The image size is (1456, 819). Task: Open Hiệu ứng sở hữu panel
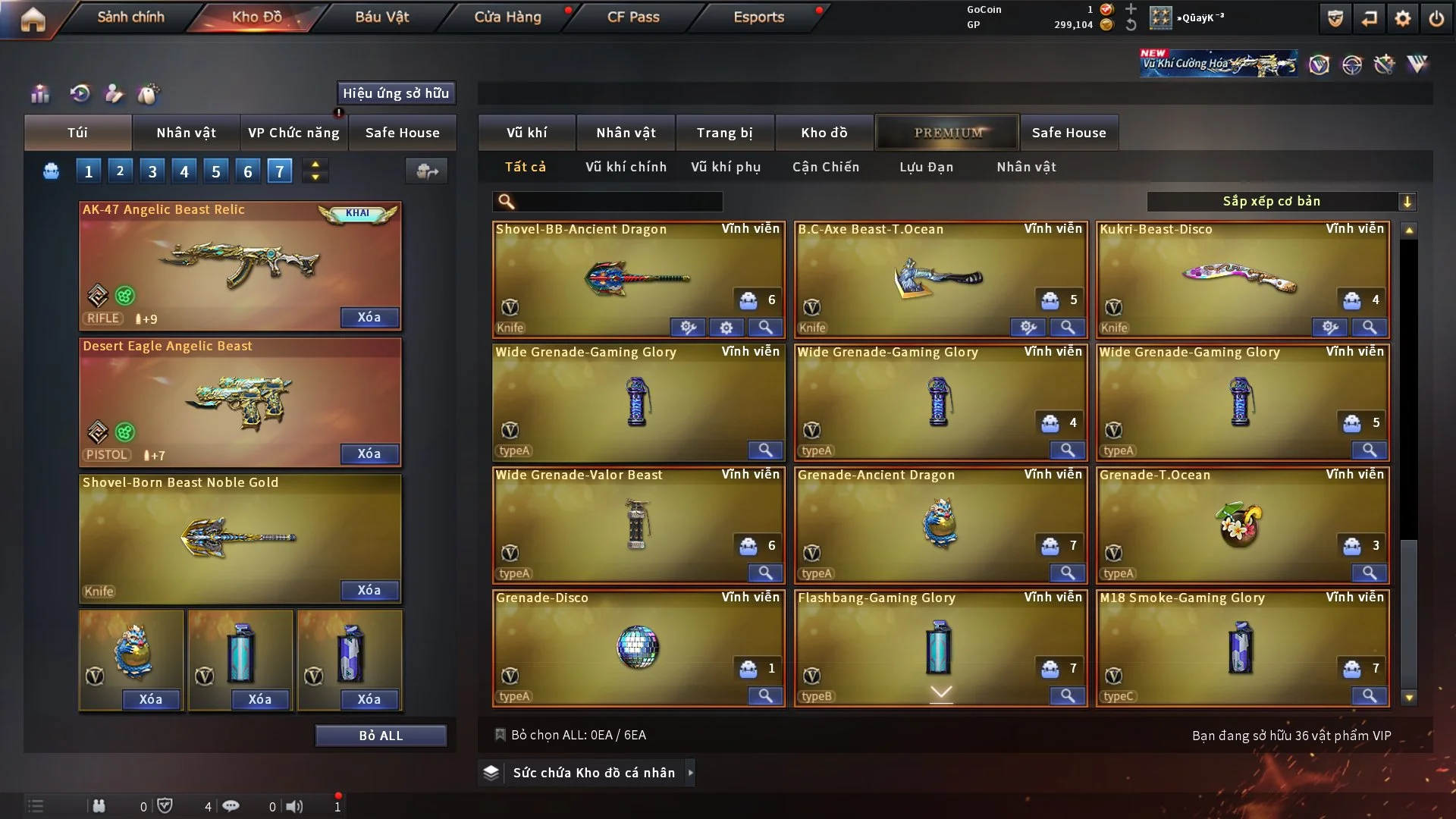(396, 93)
